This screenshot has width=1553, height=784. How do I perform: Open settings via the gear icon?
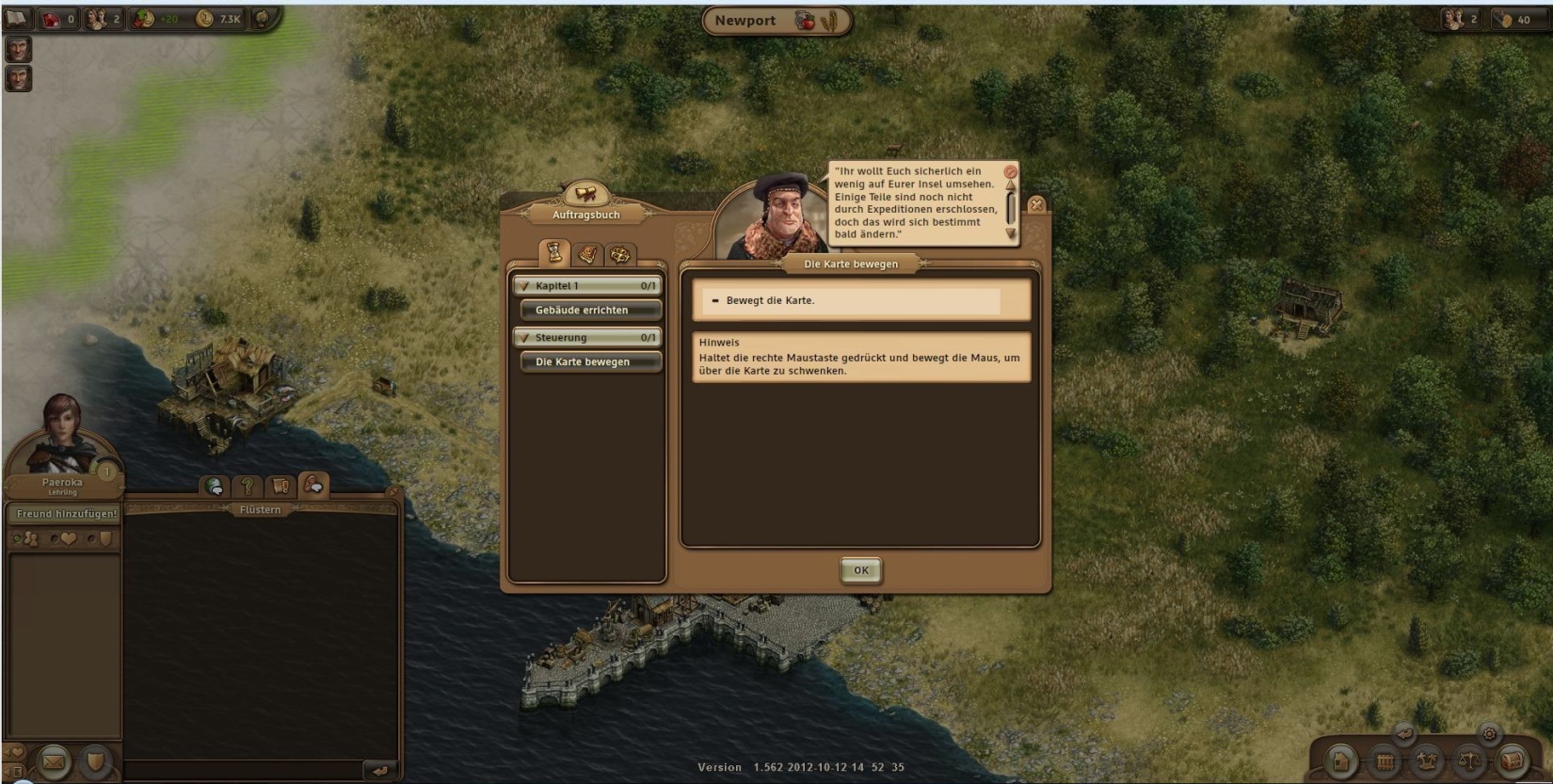coord(1489,733)
